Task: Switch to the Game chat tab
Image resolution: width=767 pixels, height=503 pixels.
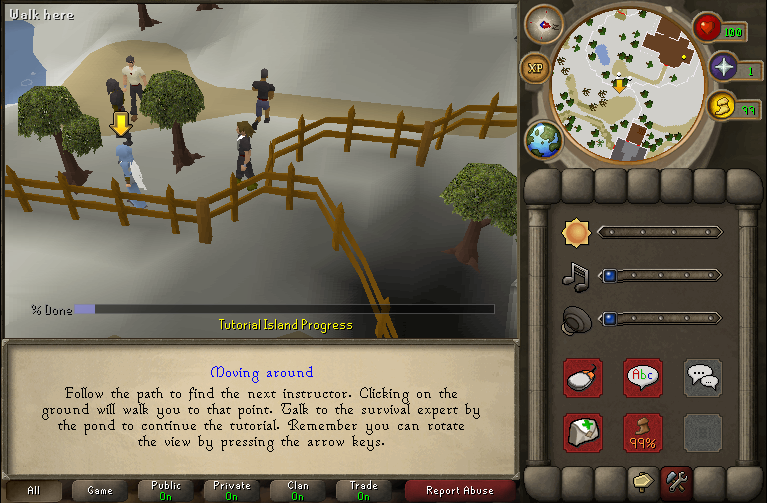Action: [100, 490]
